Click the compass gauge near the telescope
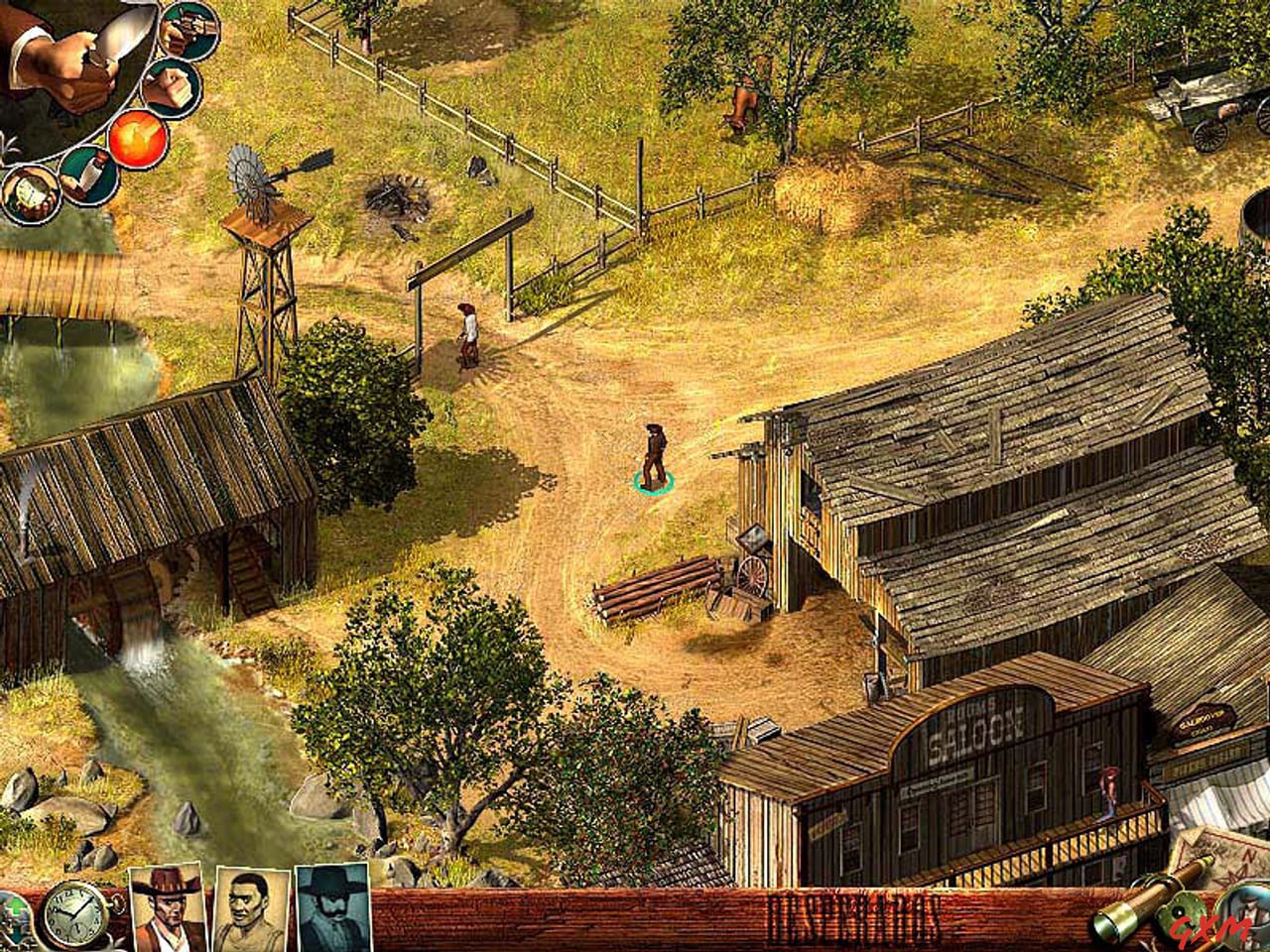Viewport: 1270px width, 952px height. point(1182,913)
